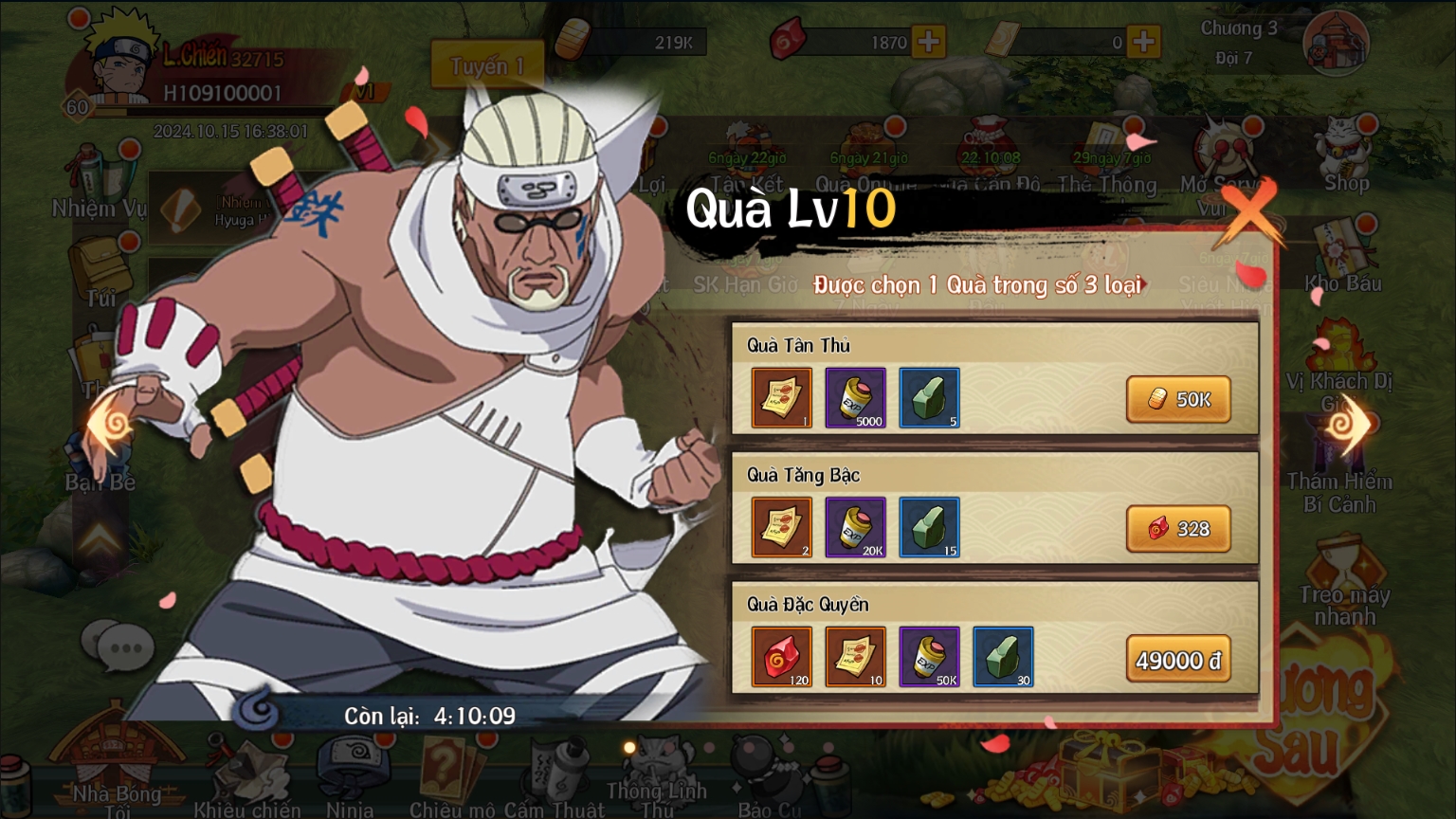Add more scroll tickets with plus button
The width and height of the screenshot is (1456, 819).
coord(1144,42)
